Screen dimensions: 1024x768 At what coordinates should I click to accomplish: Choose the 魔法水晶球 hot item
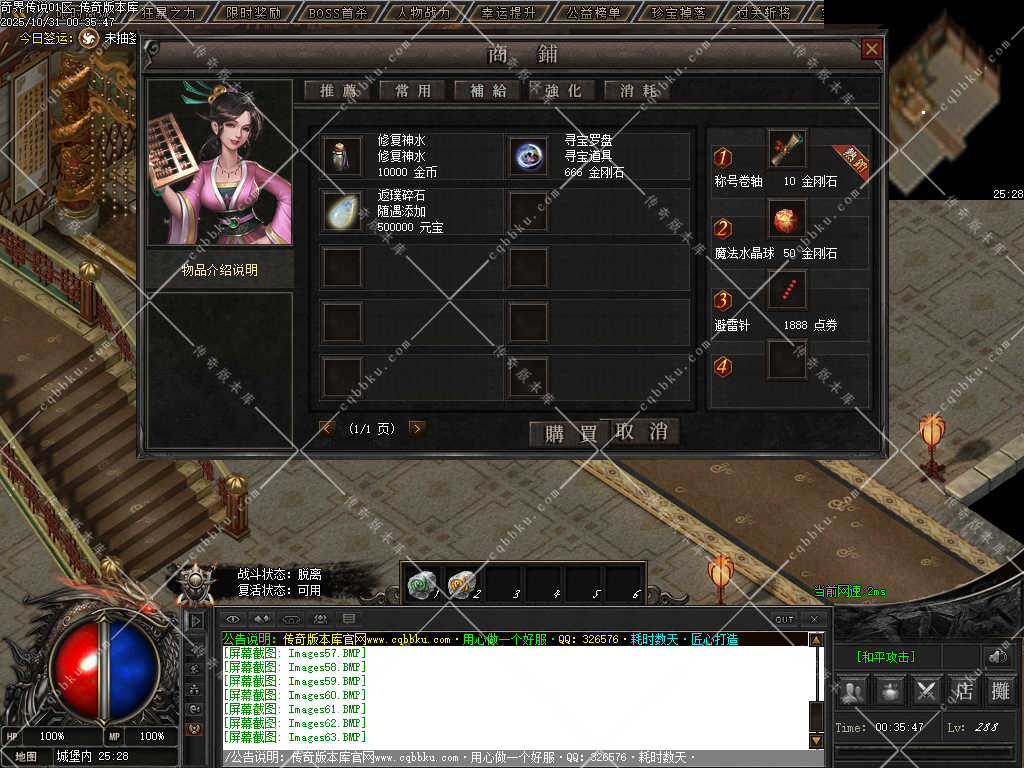[787, 218]
